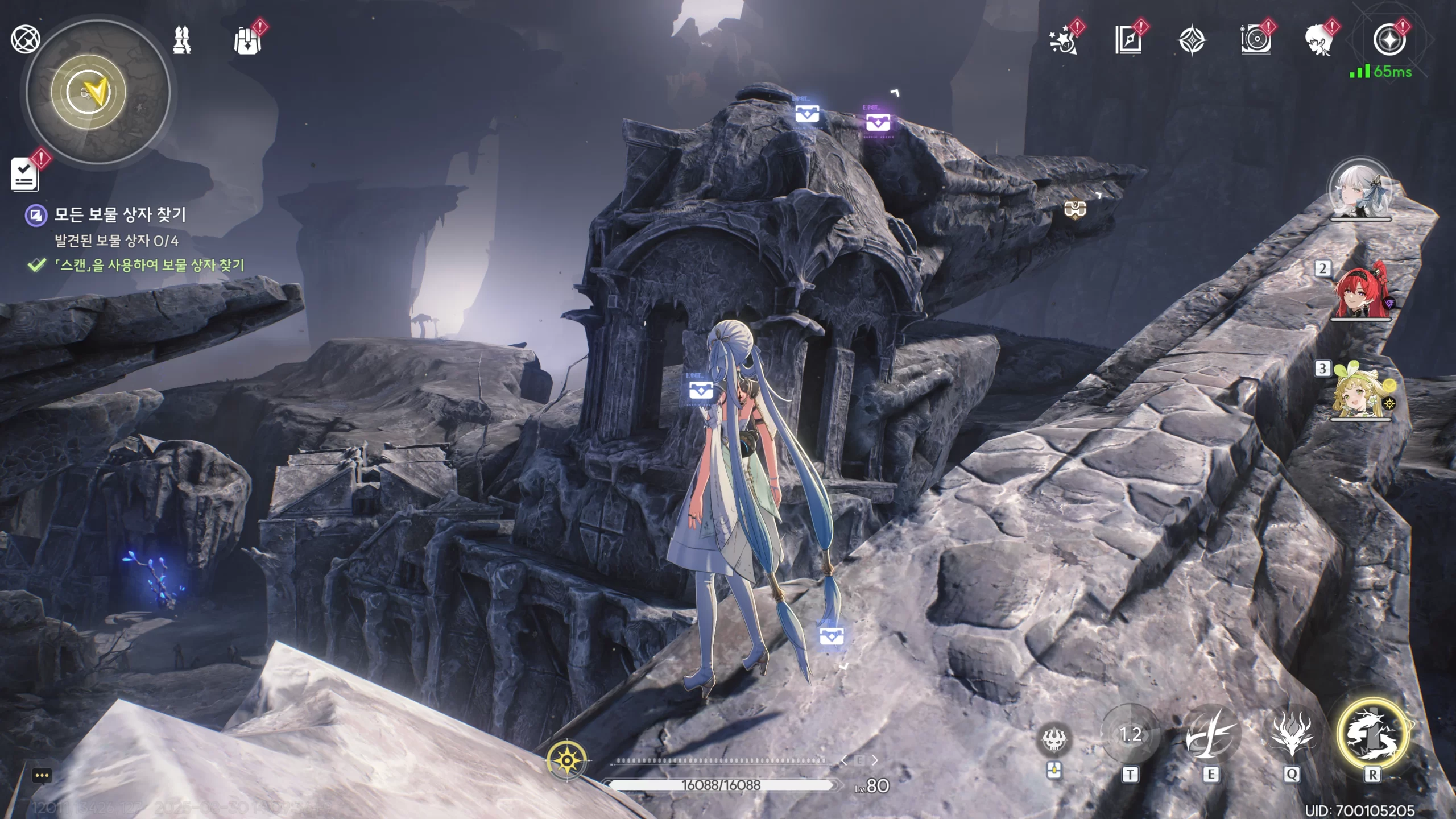Open the guidebook compass icon
The width and height of the screenshot is (1456, 819).
point(1128,41)
